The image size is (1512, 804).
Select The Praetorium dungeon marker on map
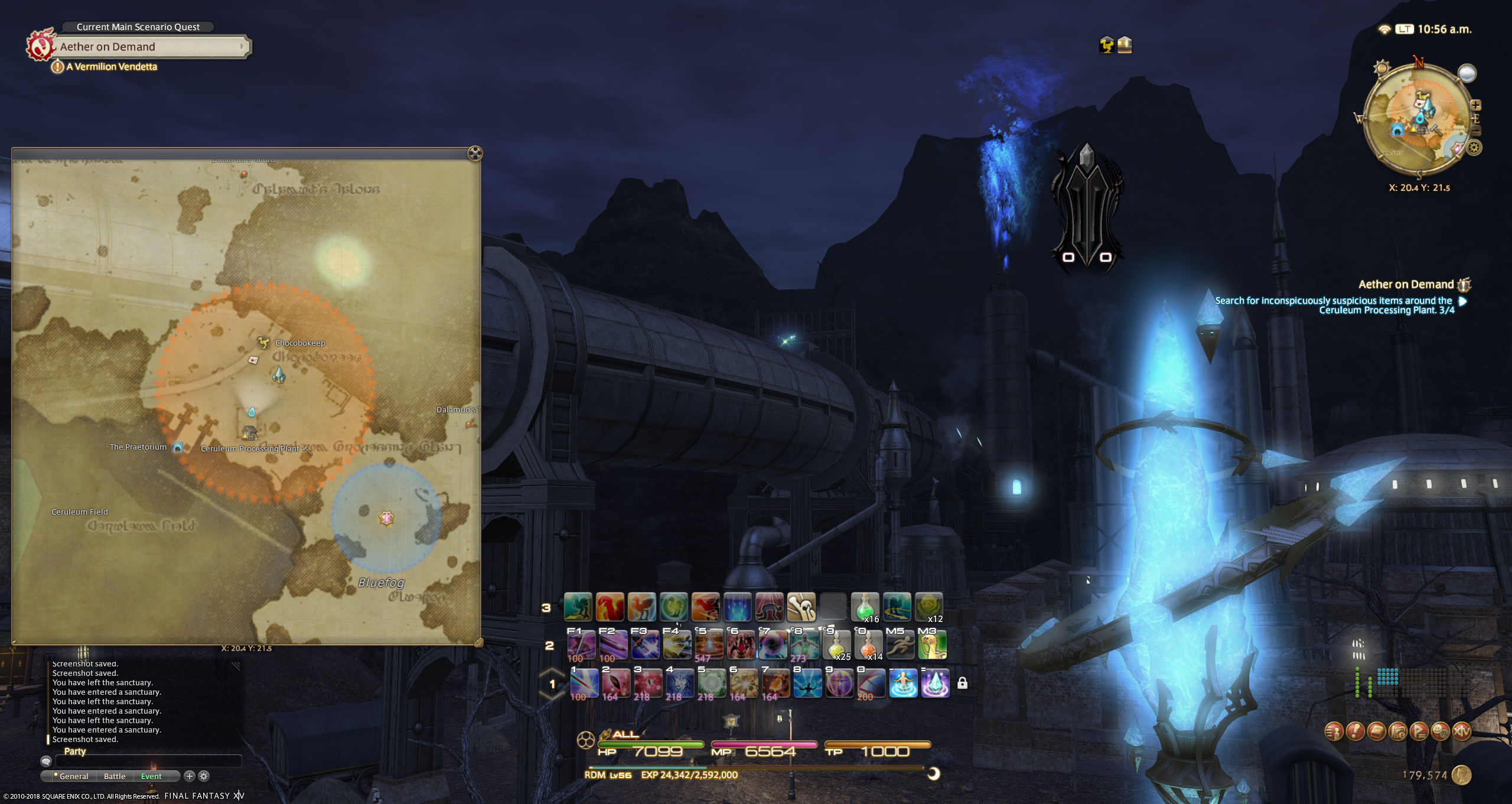177,447
